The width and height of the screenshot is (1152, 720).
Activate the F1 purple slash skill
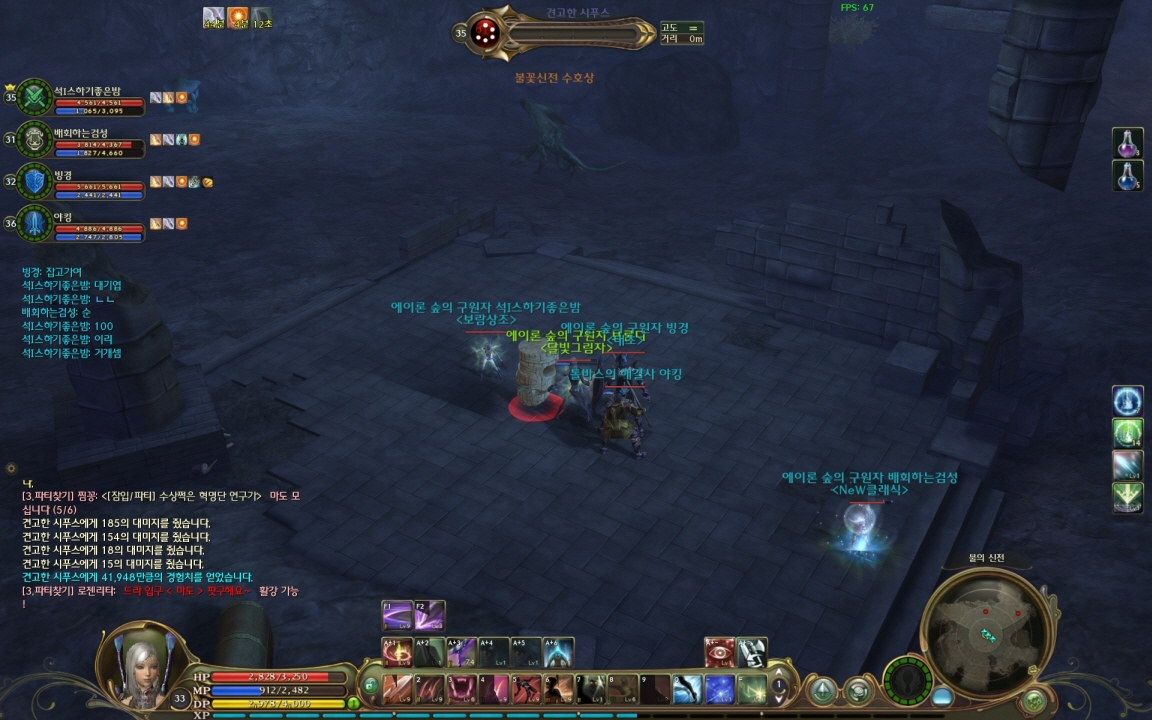[397, 615]
